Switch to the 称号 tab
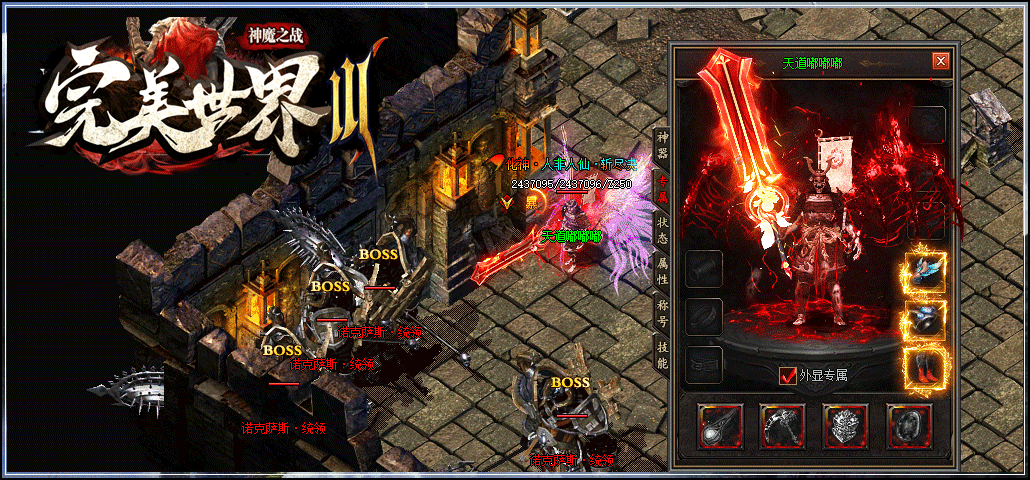 tap(661, 310)
